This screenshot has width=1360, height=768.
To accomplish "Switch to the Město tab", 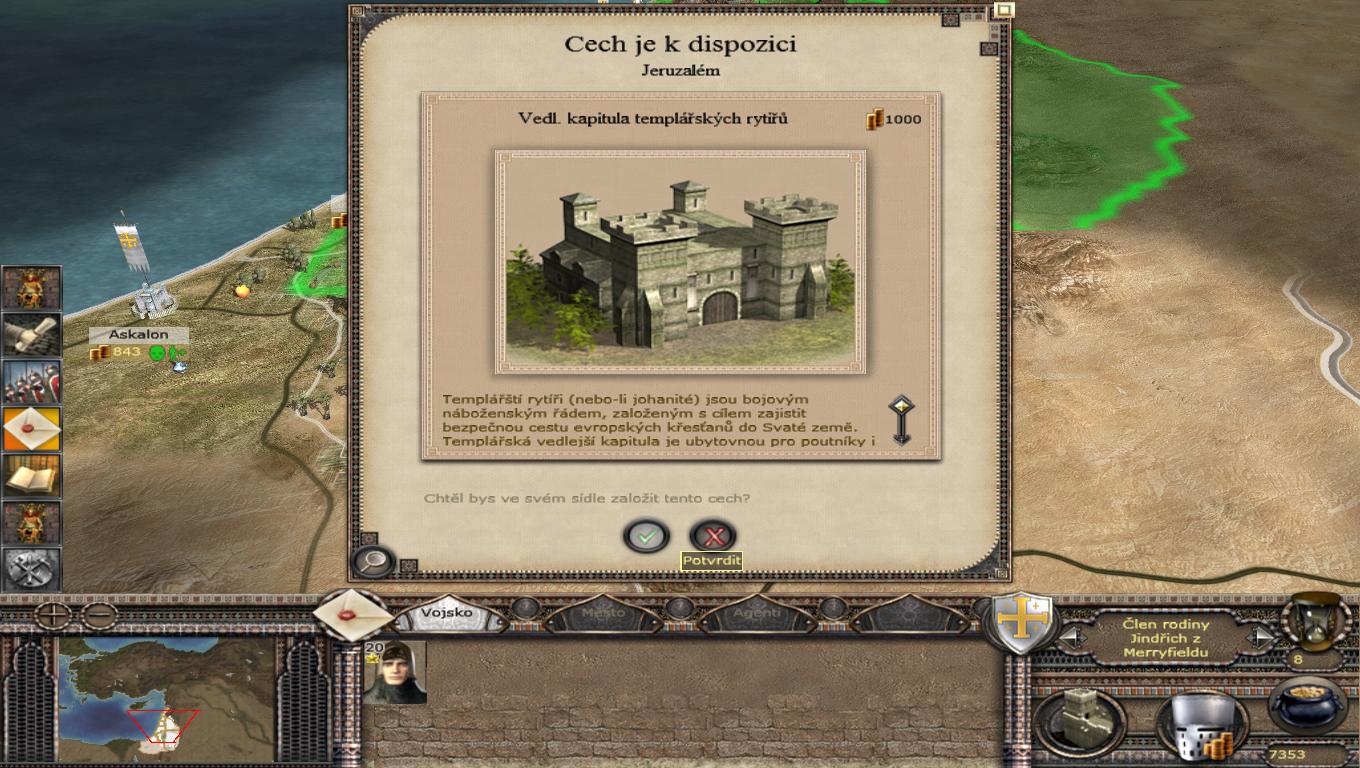I will pos(603,613).
